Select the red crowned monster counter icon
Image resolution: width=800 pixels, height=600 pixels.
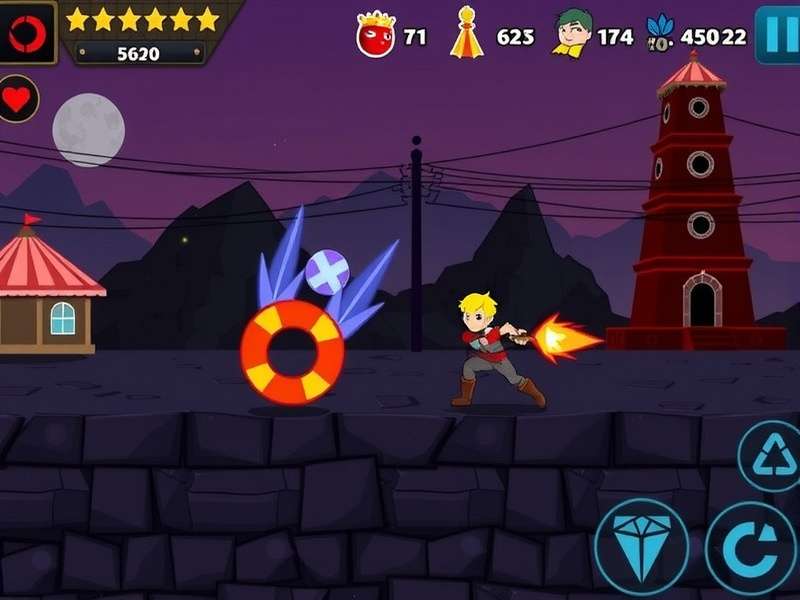pos(376,35)
